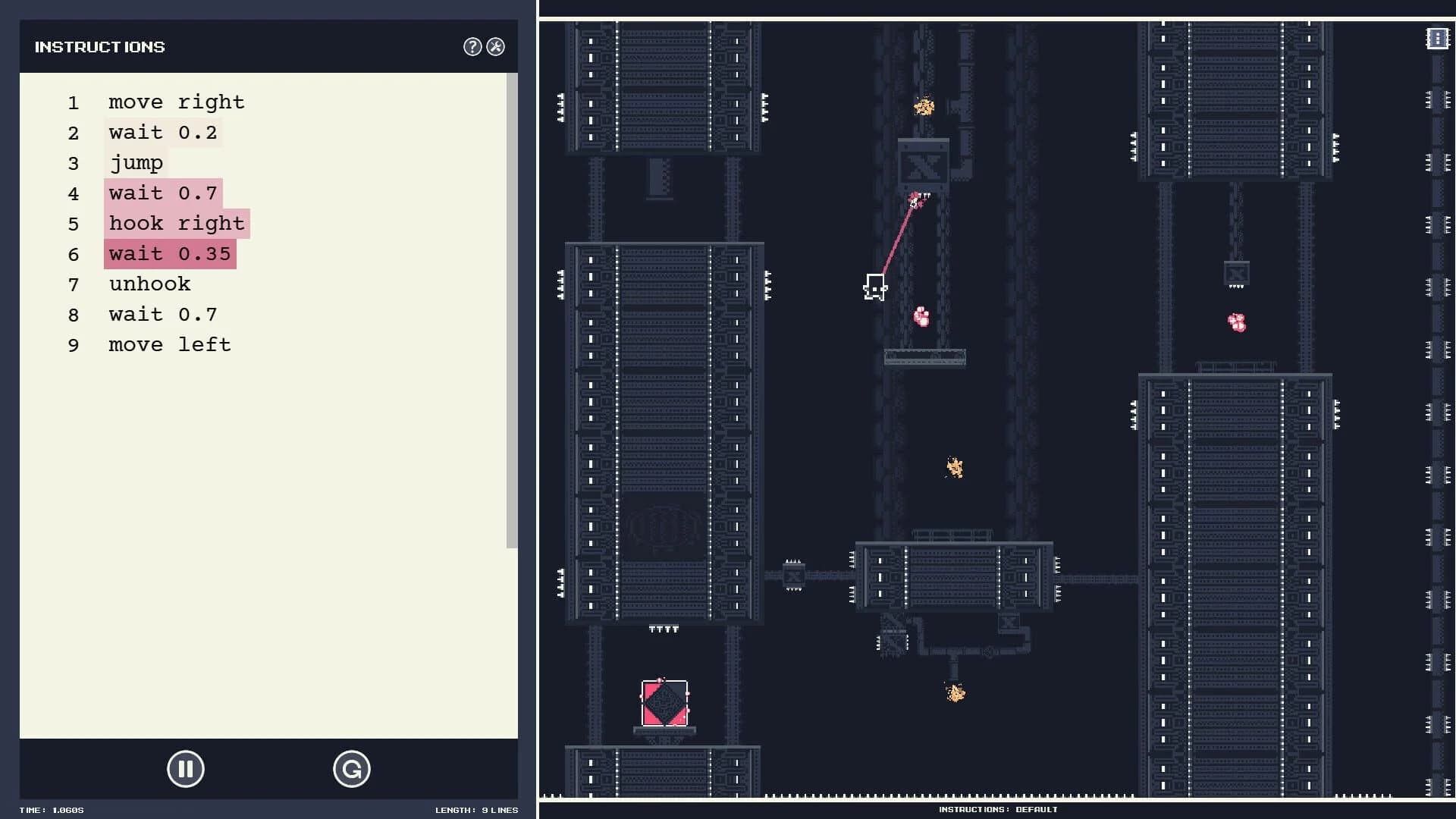Click the INSTRUCTIONS panel header
The image size is (1456, 819).
coord(99,46)
